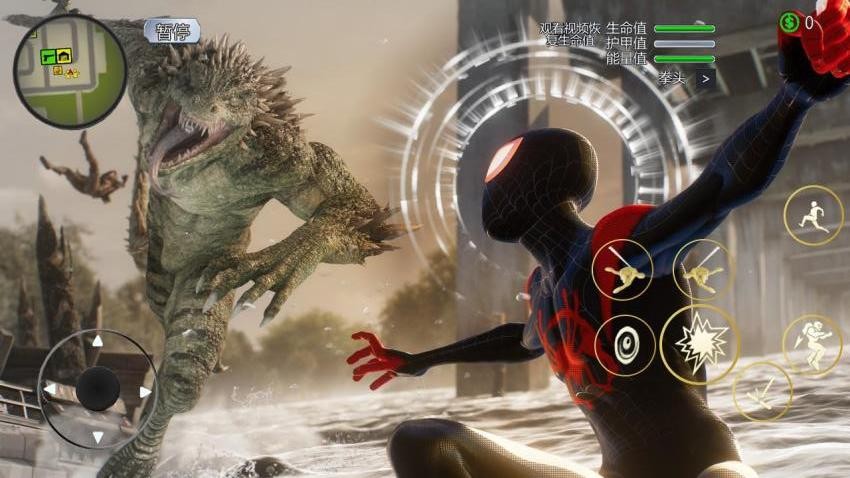Open the circular city minimap
The image size is (850, 478).
coord(70,71)
